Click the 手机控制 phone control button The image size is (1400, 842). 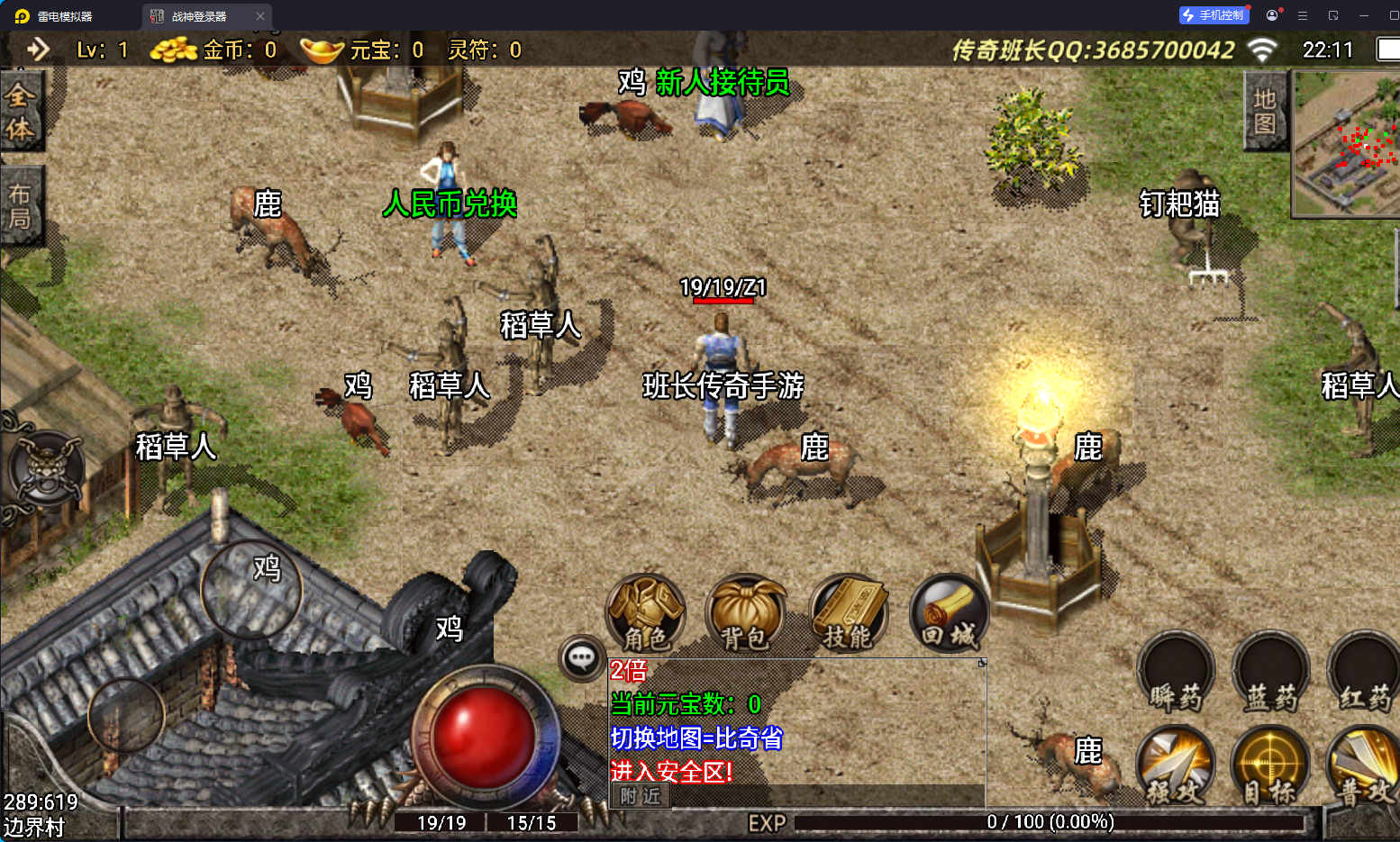tap(1214, 15)
